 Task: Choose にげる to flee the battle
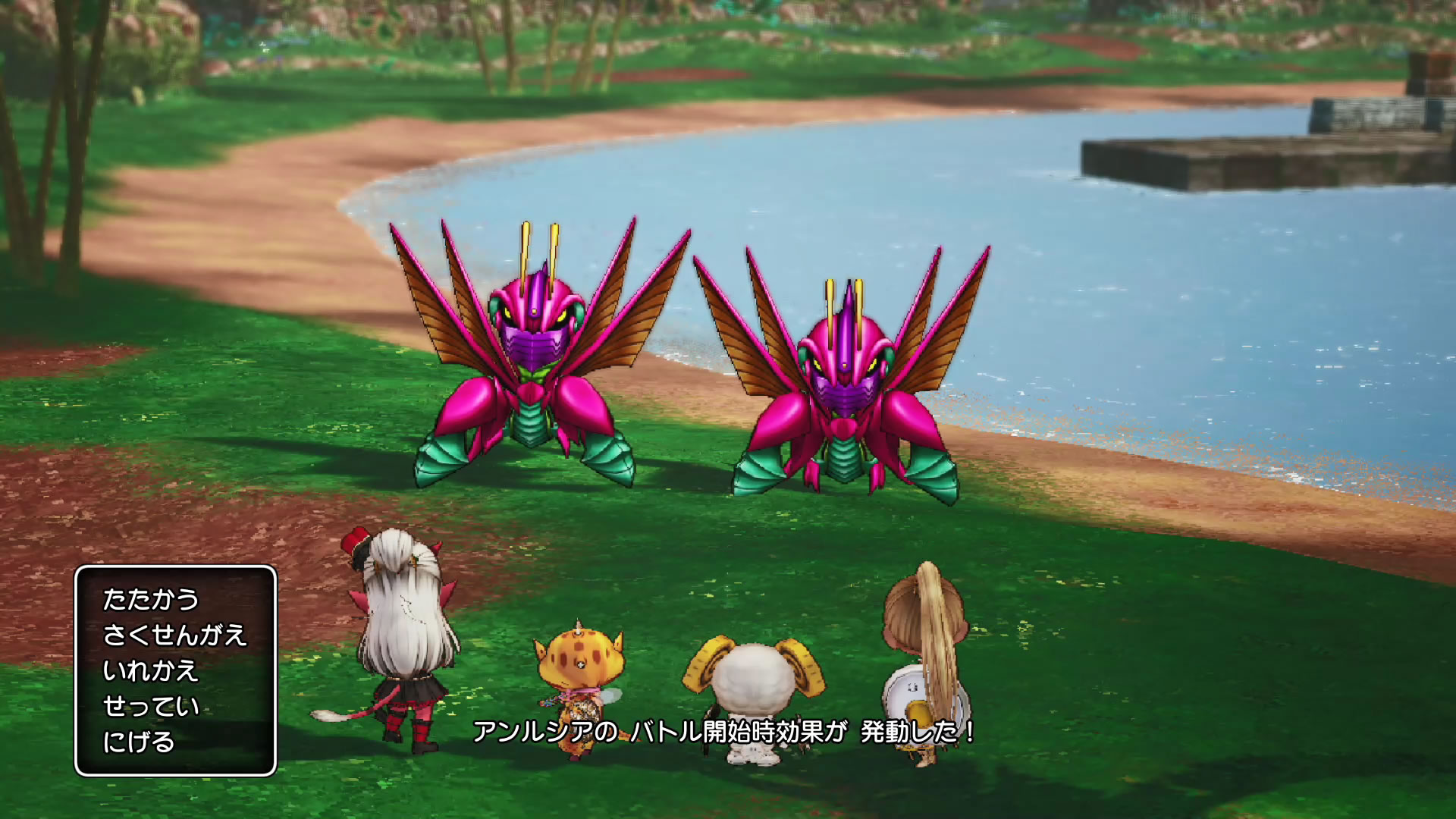tap(139, 742)
